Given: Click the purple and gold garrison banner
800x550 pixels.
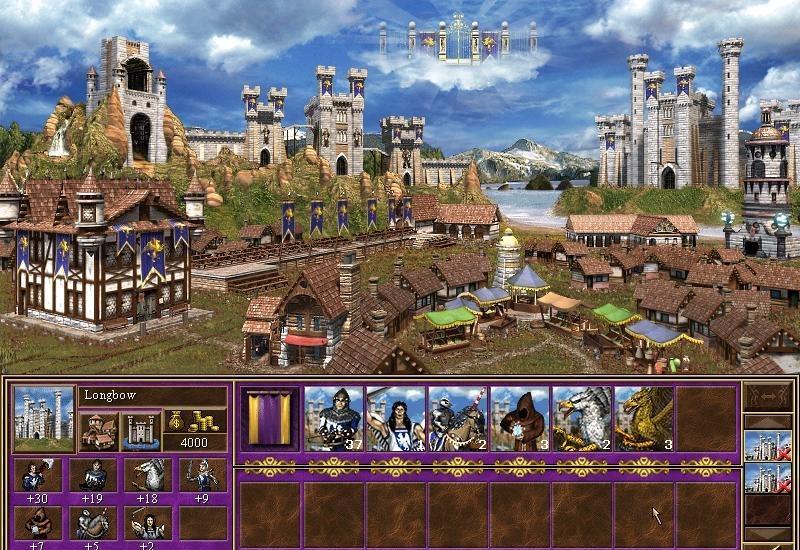Looking at the screenshot, I should [x=270, y=418].
